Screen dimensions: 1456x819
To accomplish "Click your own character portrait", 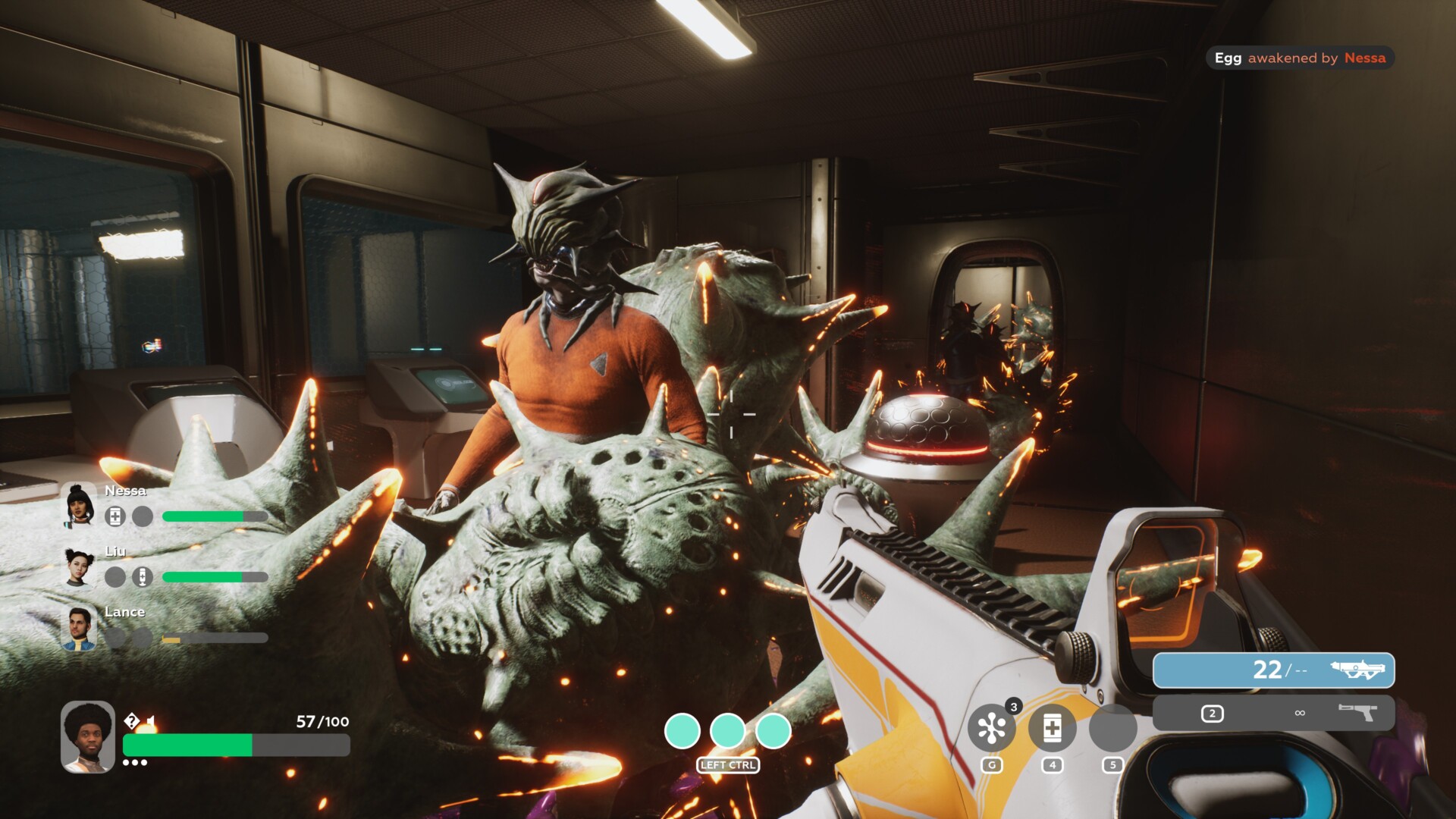I will point(88,736).
